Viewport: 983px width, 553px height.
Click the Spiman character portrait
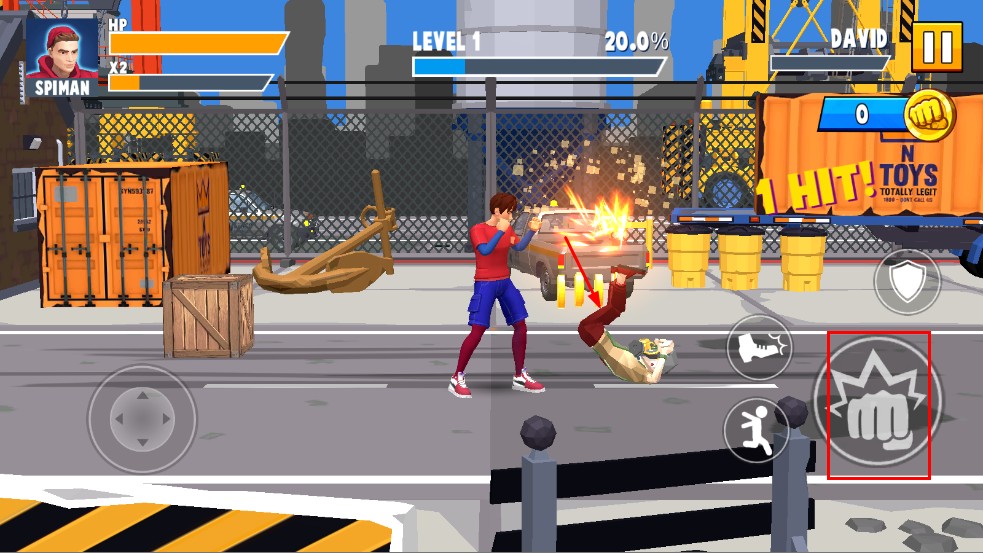(x=62, y=48)
